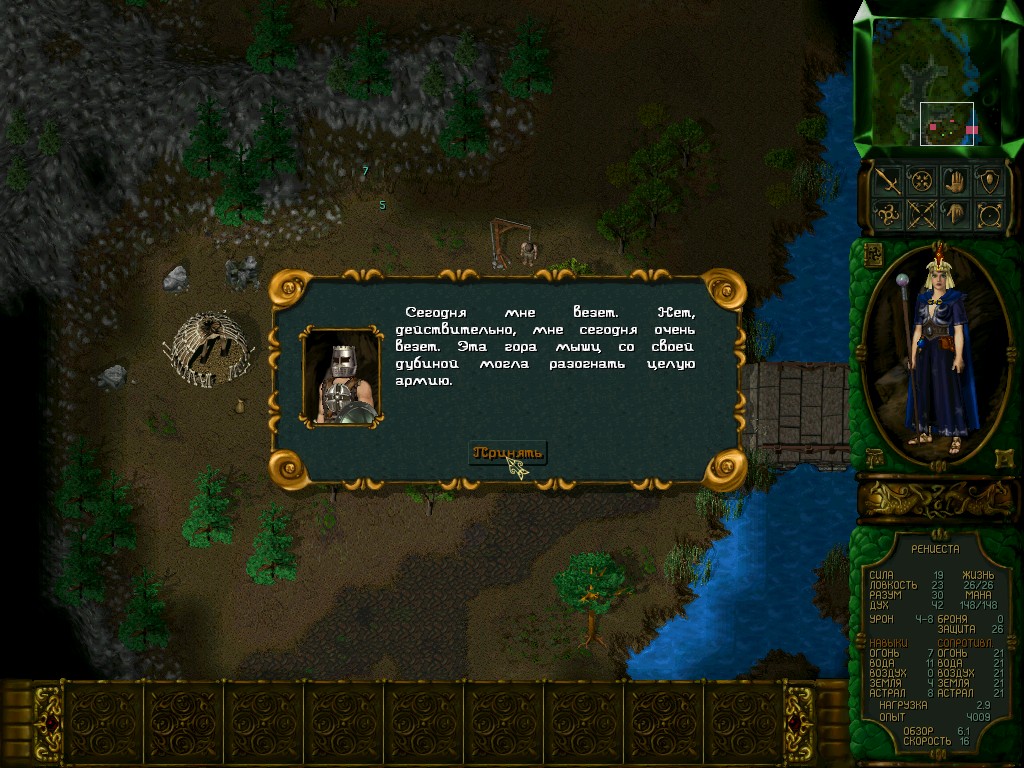This screenshot has width=1024, height=768.
Task: Select the shield defend command icon
Action: 989,180
